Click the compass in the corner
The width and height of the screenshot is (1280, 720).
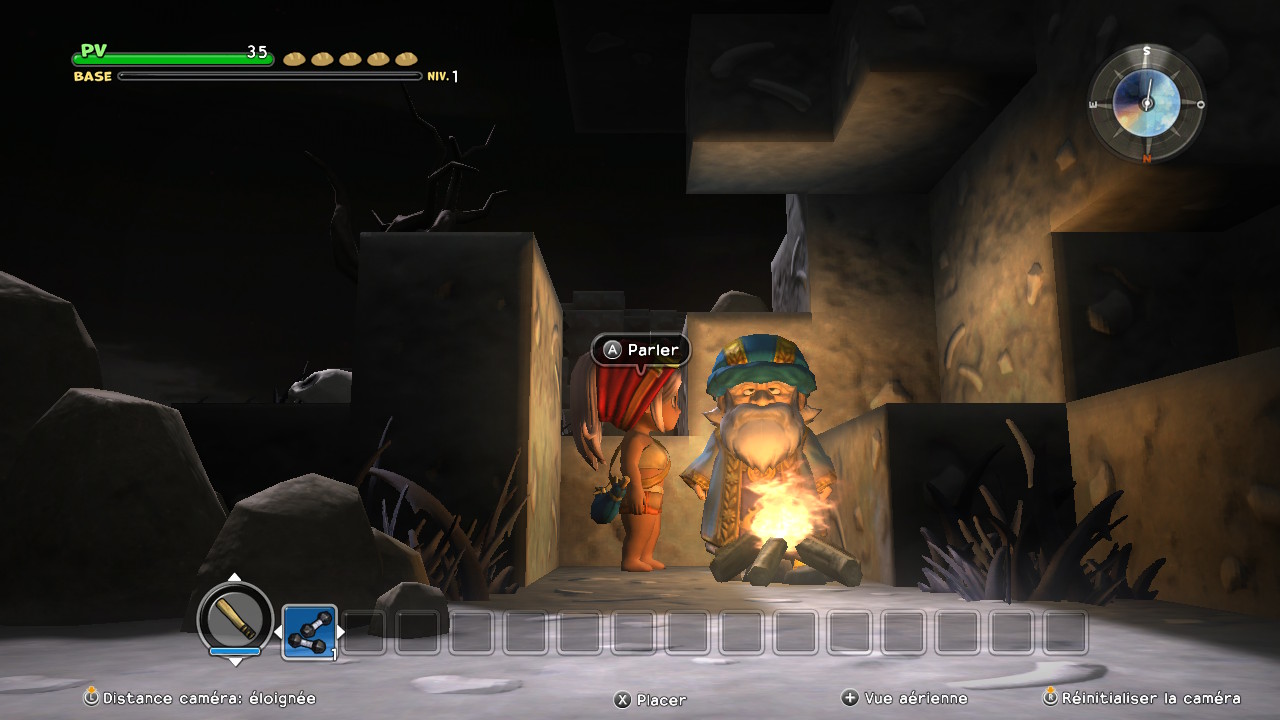click(1146, 103)
